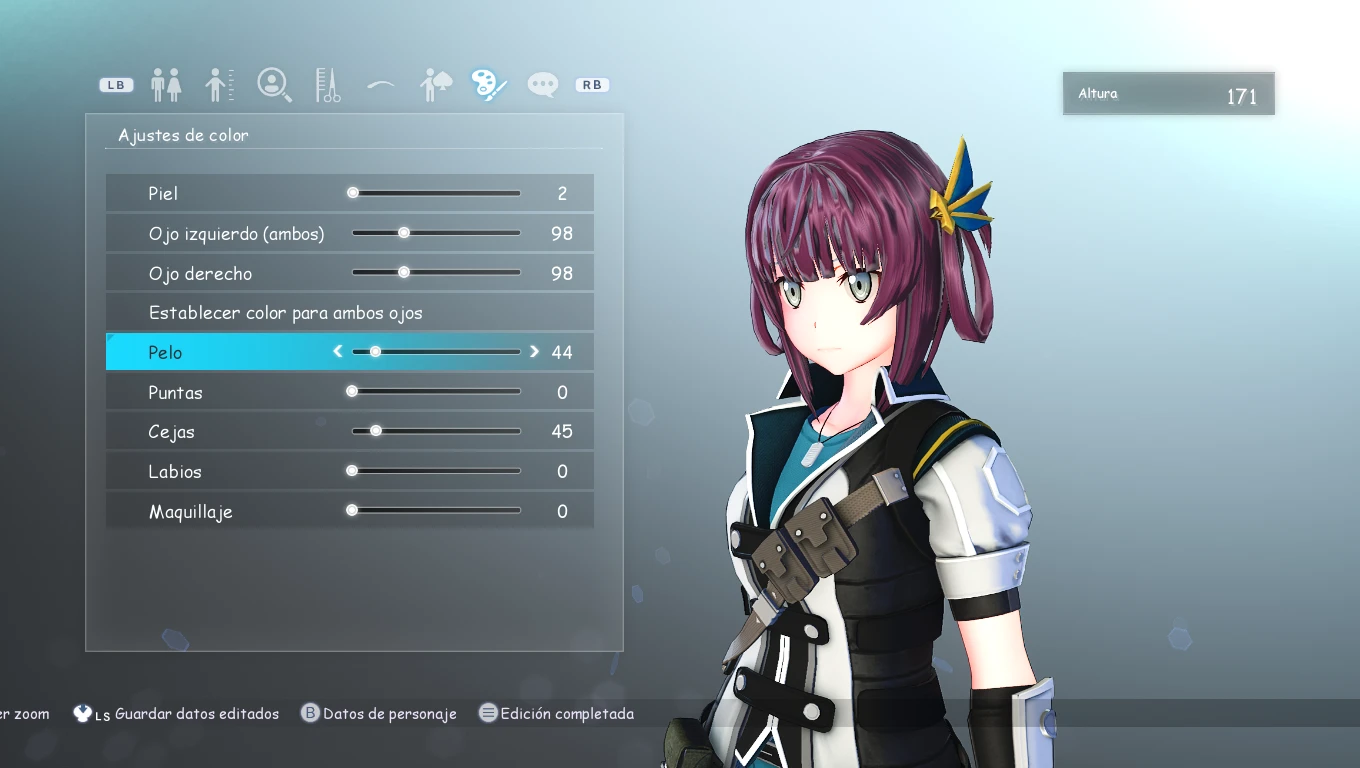Switch to the speech bubble voice tab

click(543, 85)
